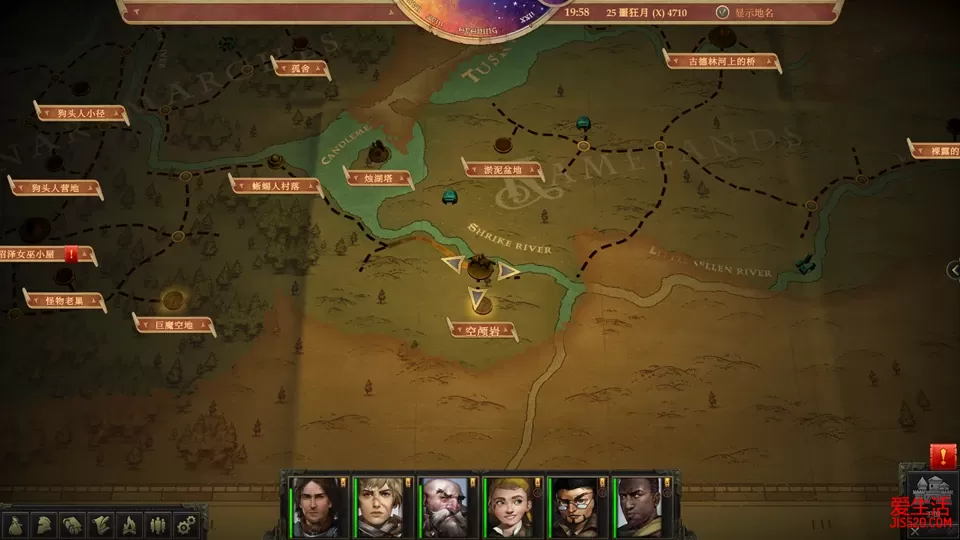Click the campfire rest icon in bottom menu
The image size is (960, 540).
point(129,524)
